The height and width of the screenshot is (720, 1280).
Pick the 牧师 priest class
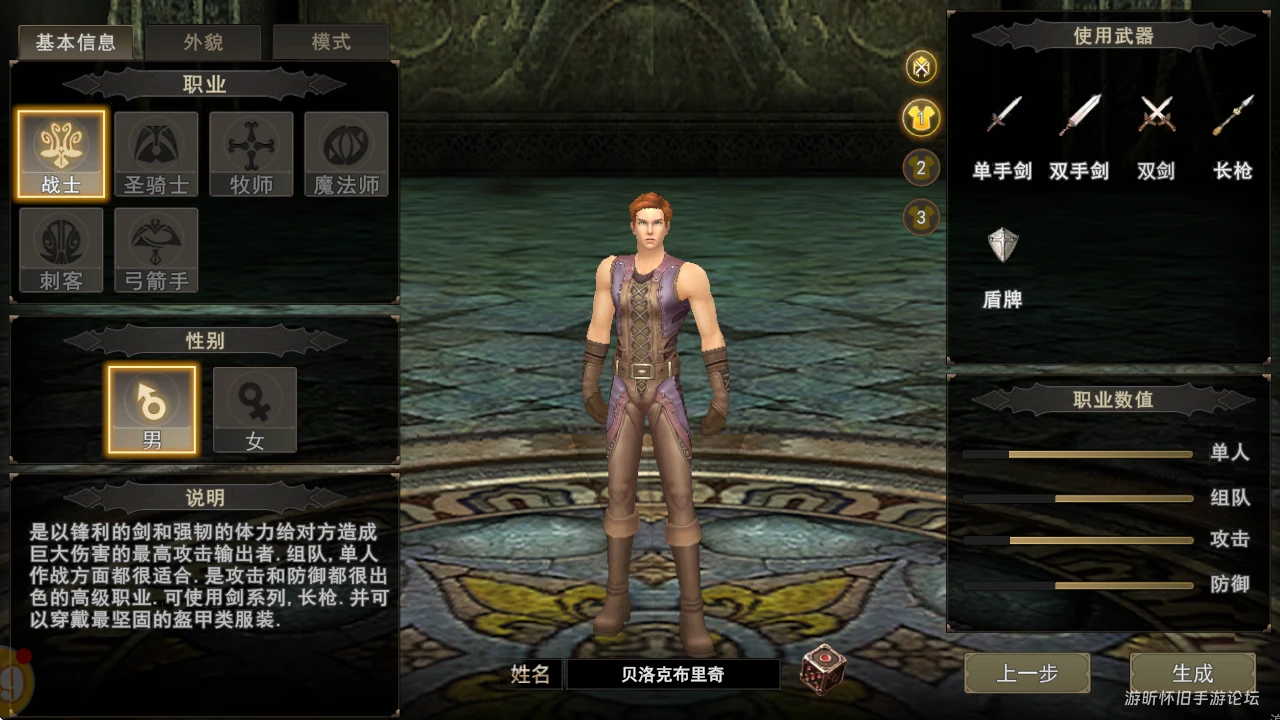(x=251, y=154)
